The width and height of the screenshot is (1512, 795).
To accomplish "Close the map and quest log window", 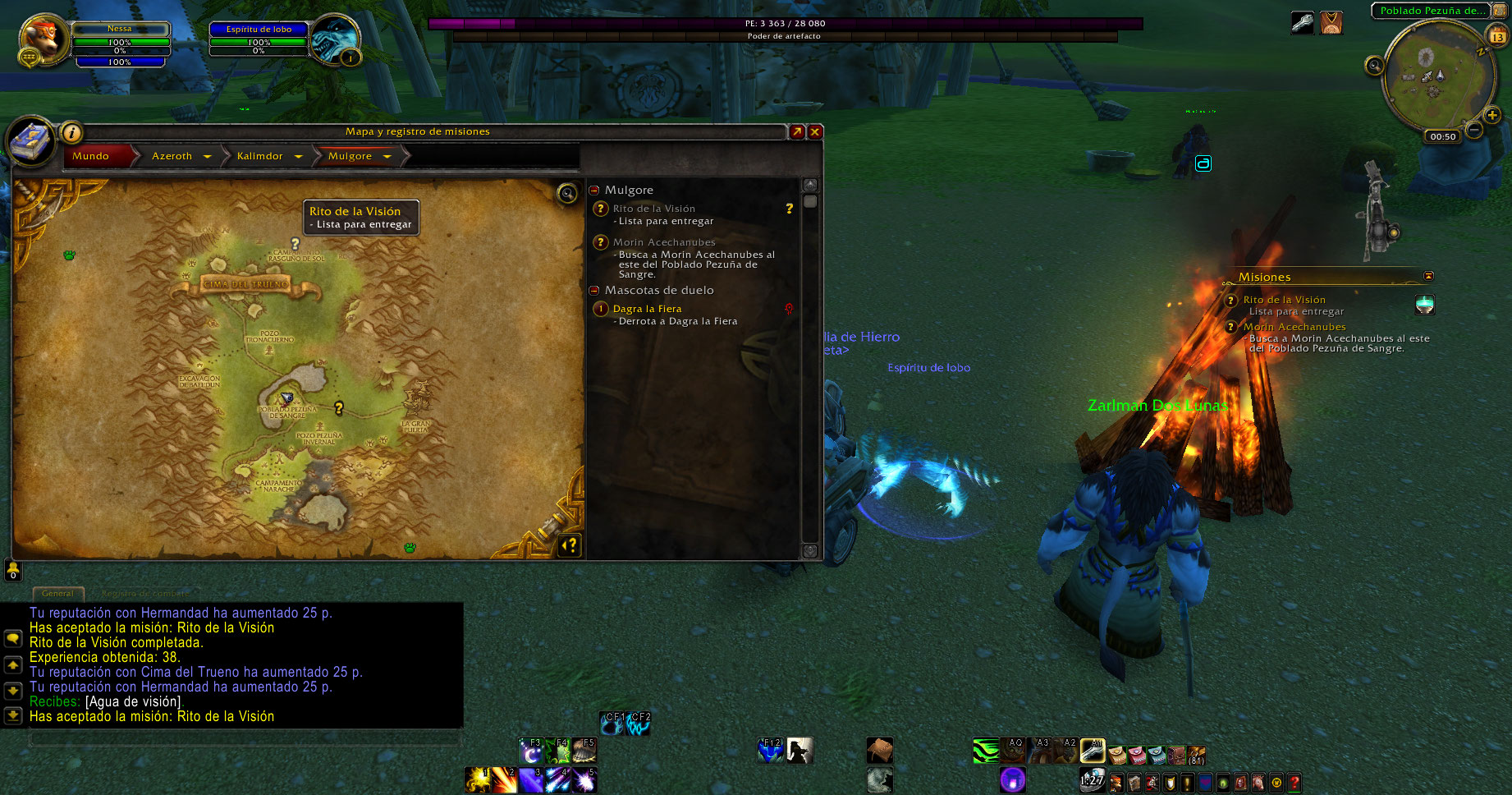I will [x=815, y=131].
